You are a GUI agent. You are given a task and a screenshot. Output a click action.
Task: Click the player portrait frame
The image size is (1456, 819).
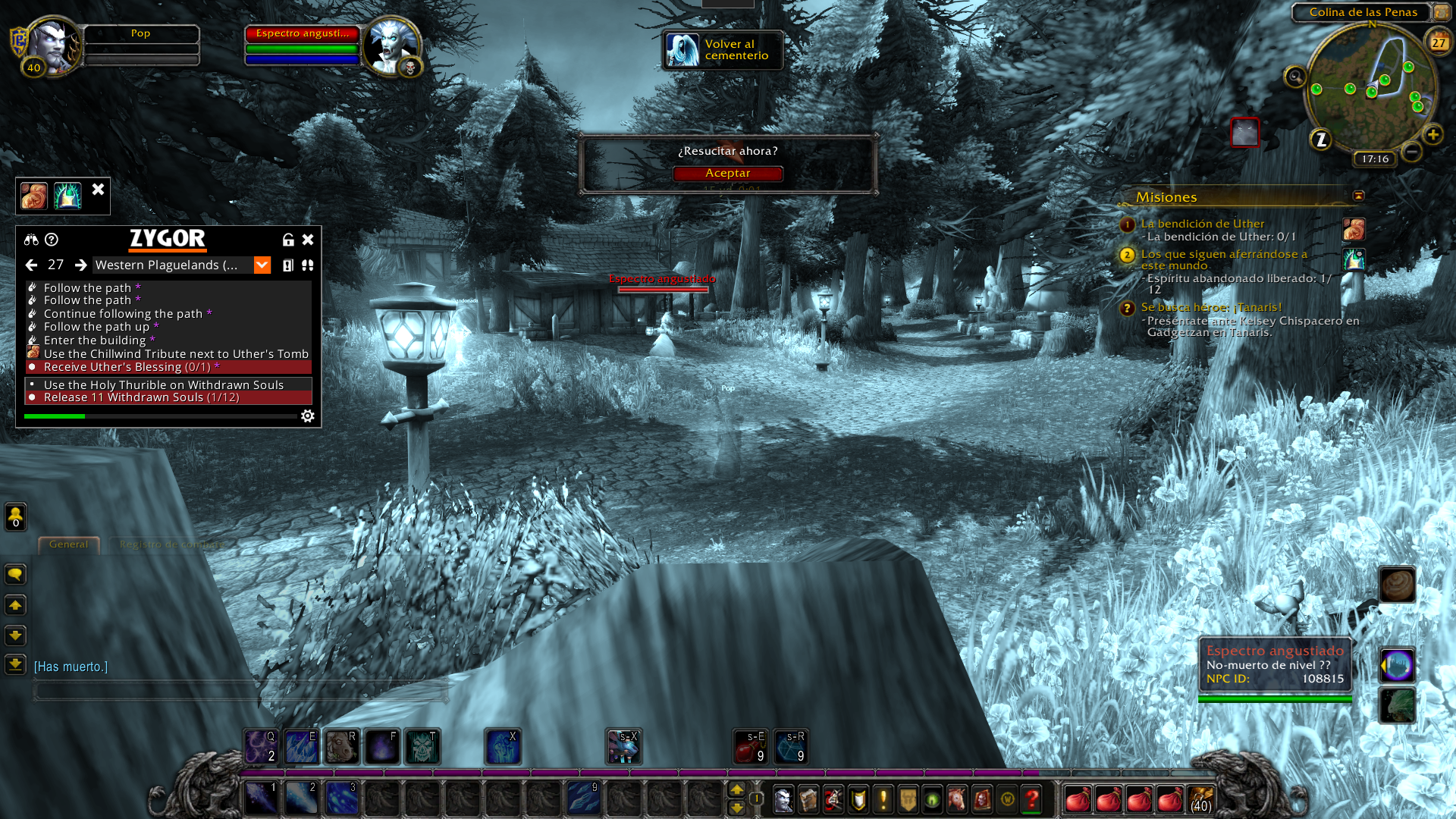coord(53,45)
